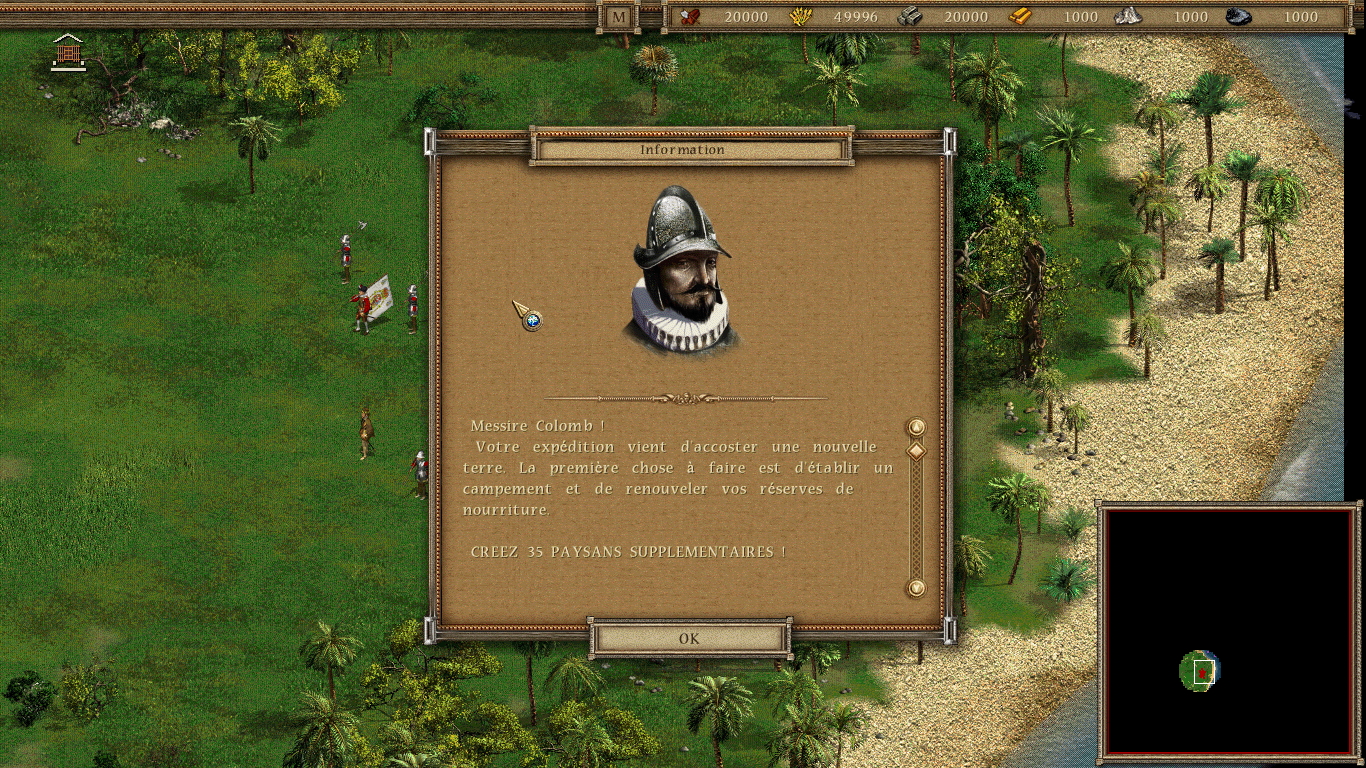Viewport: 1366px width, 768px height.
Task: Click the CREEZ 35 PAYSANS objective text
Action: [628, 549]
